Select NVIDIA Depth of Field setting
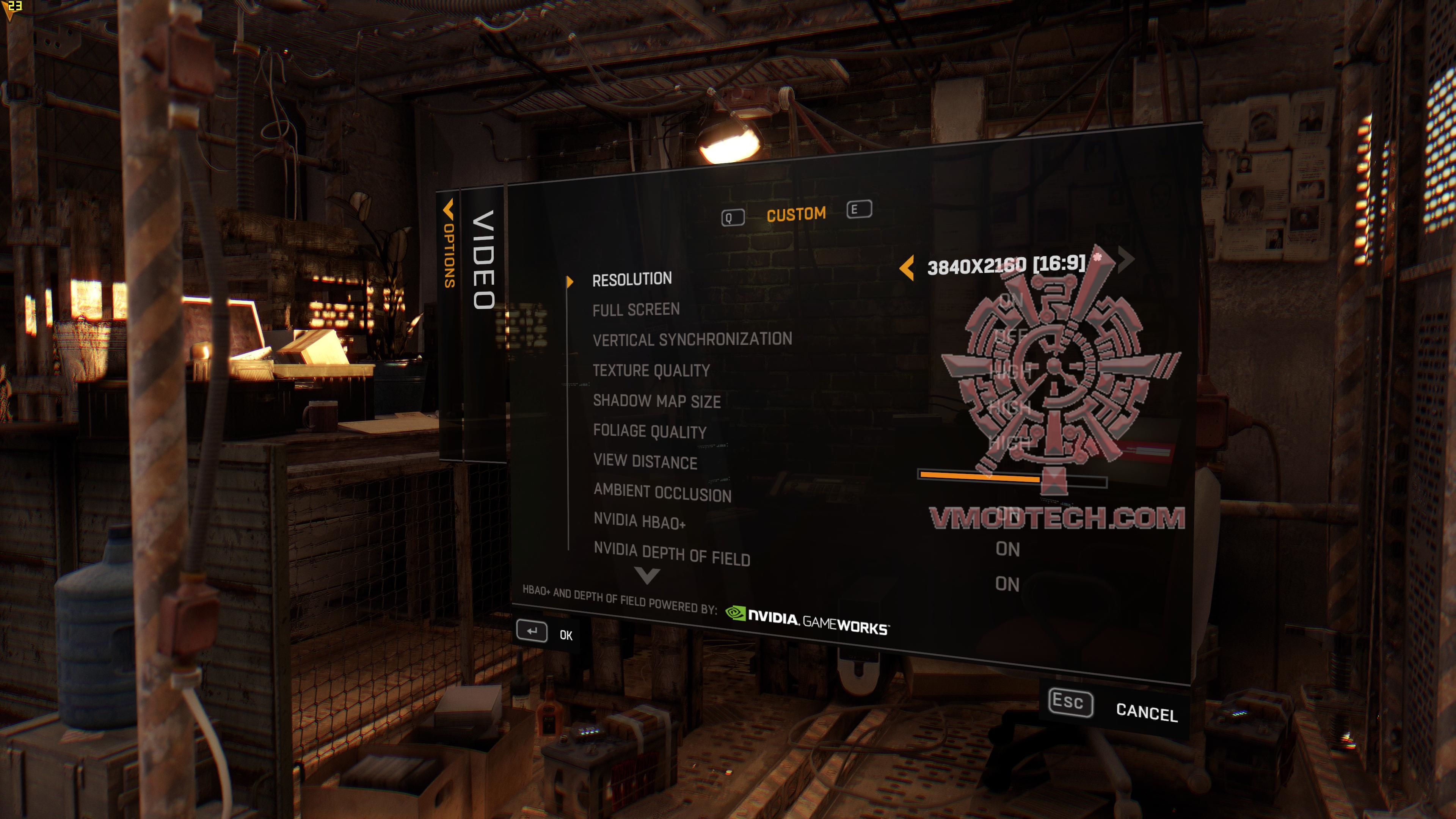 672,554
